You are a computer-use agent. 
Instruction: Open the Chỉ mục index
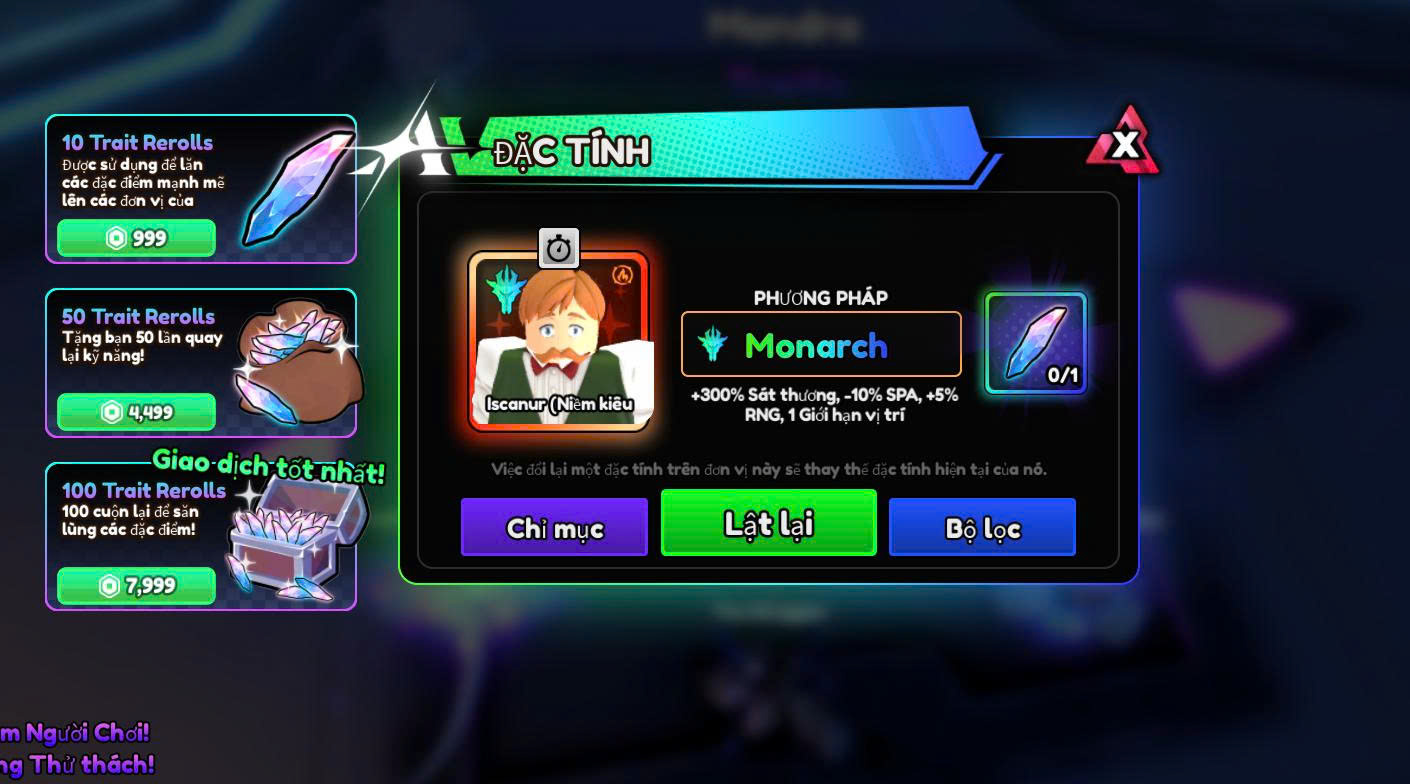554,527
